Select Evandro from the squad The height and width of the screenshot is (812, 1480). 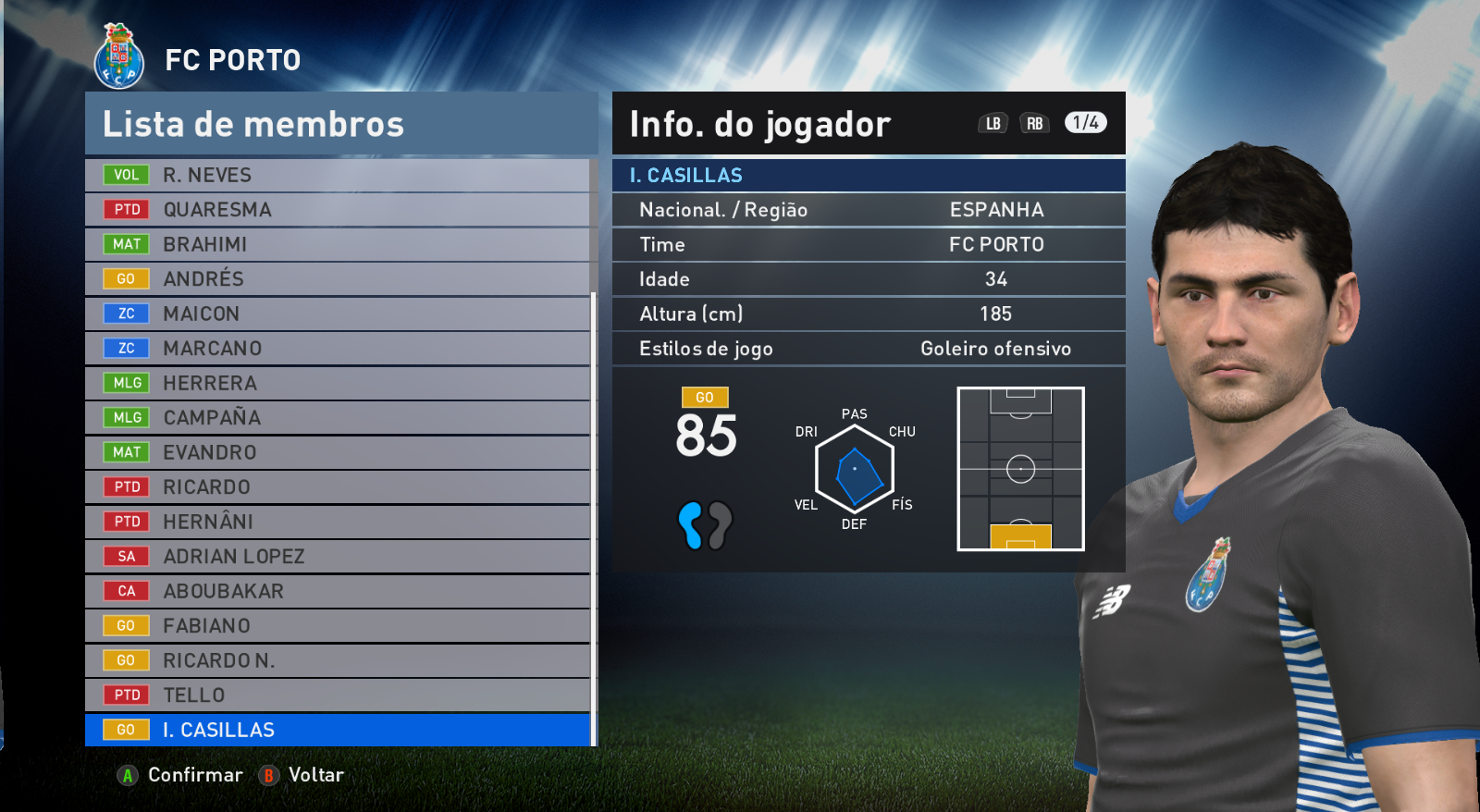pyautogui.click(x=338, y=452)
